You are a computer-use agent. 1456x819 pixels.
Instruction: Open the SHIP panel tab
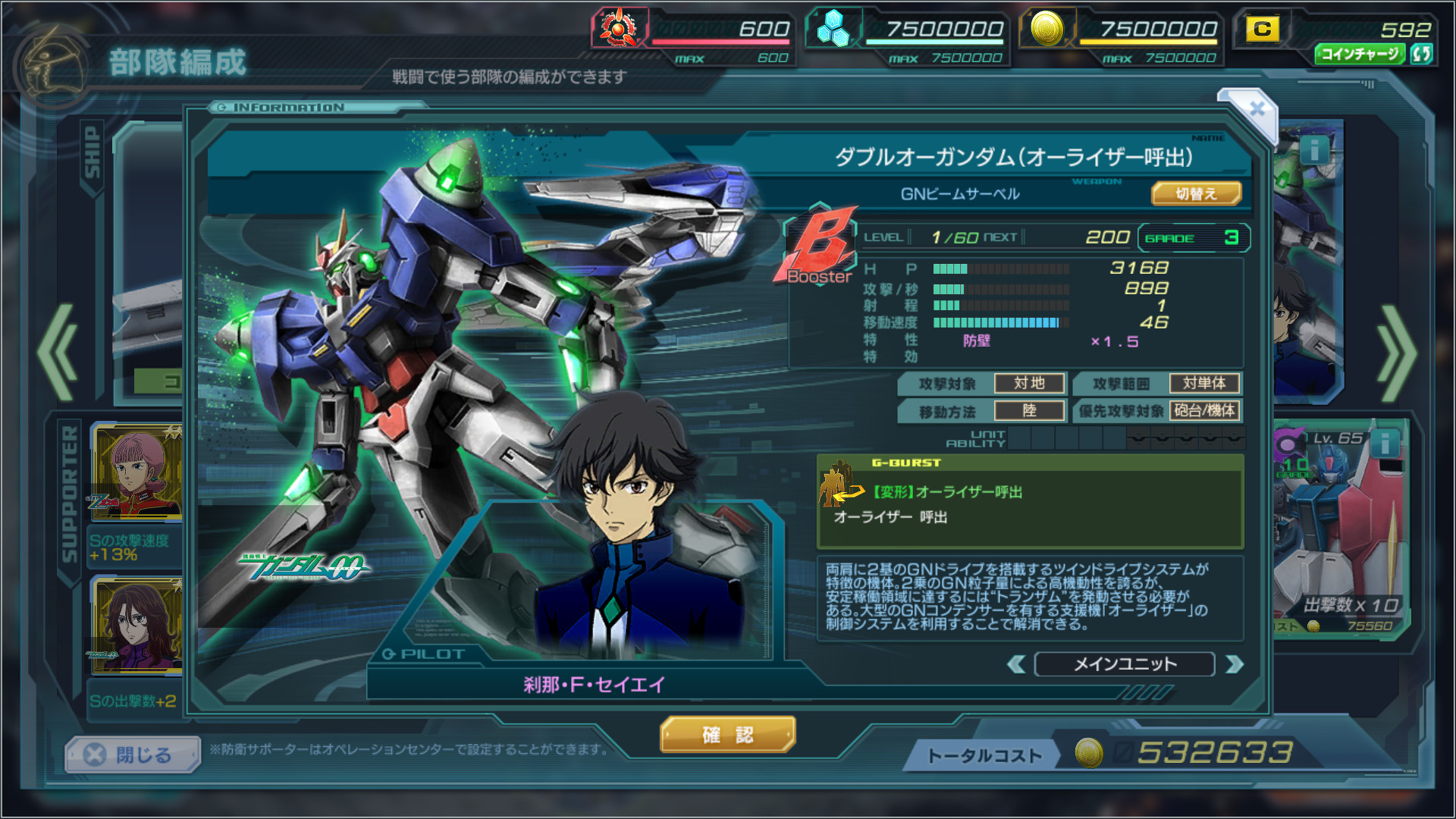pos(92,153)
